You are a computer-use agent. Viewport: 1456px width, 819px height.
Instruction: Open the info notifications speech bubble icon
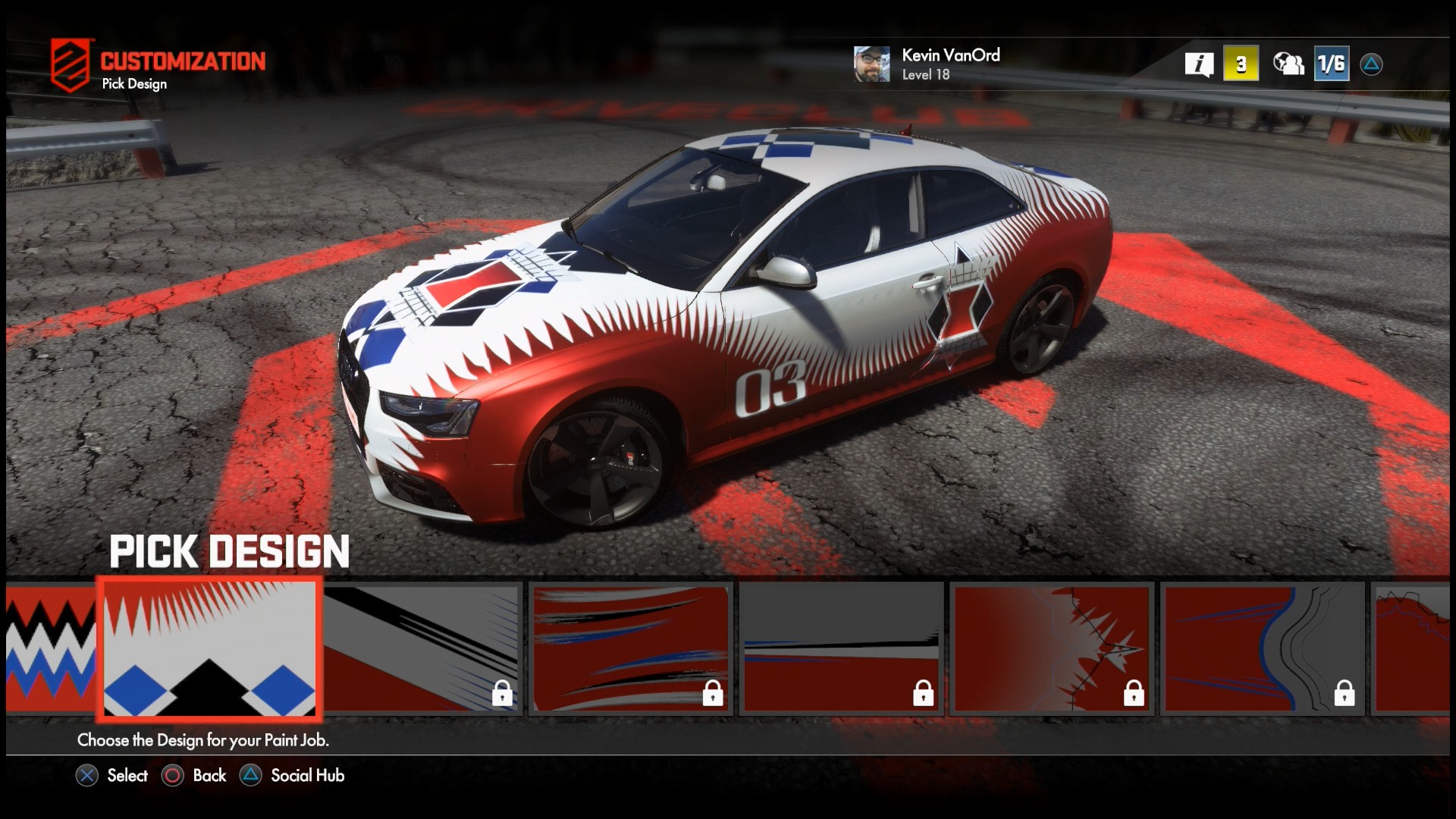tap(1199, 64)
